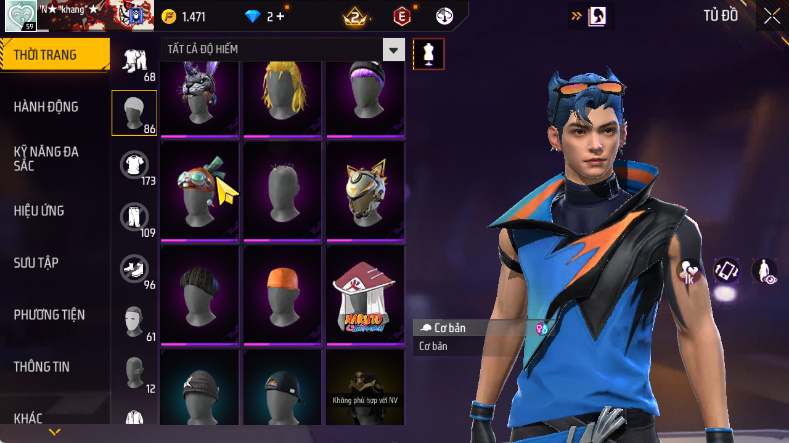Choose the Naruto Shippuden Hokage hat
Image resolution: width=789 pixels, height=443 pixels.
coord(365,293)
